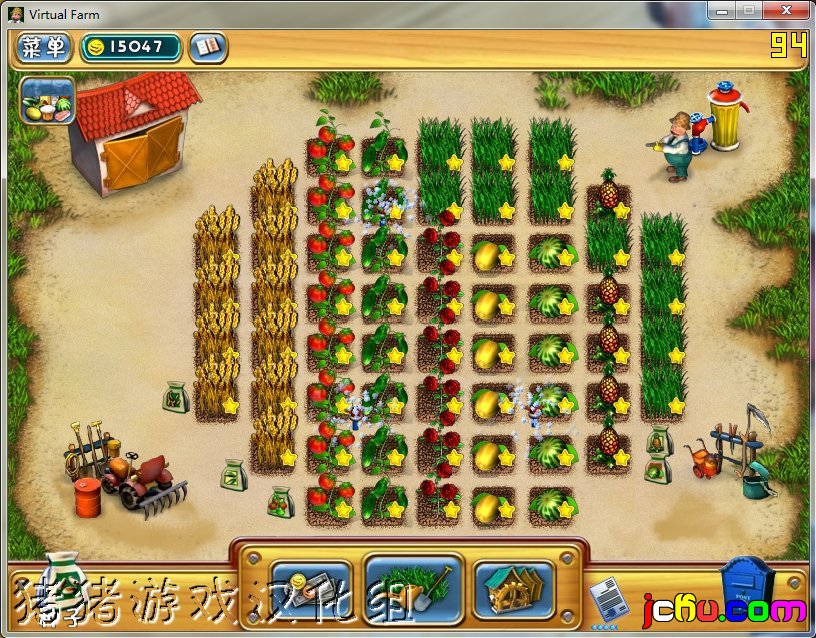Open the 菜单 menu button
The height and width of the screenshot is (638, 816).
[44, 47]
